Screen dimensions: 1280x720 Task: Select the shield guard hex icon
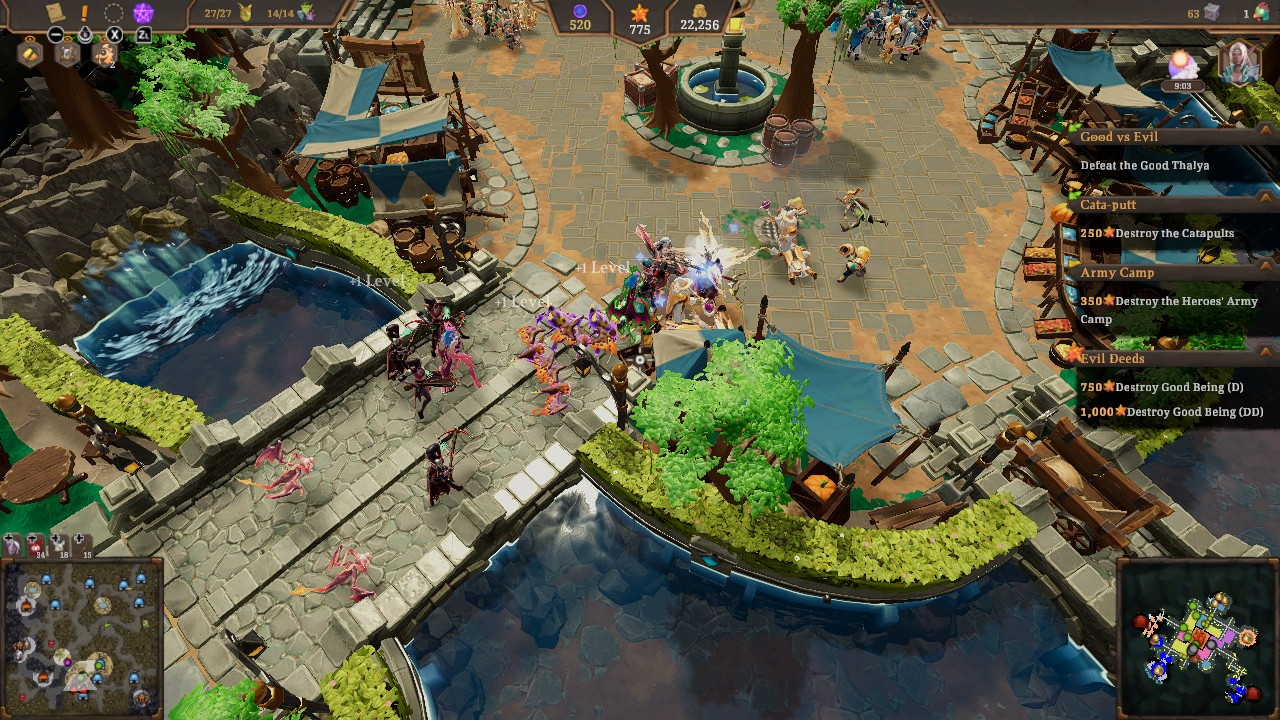(68, 55)
